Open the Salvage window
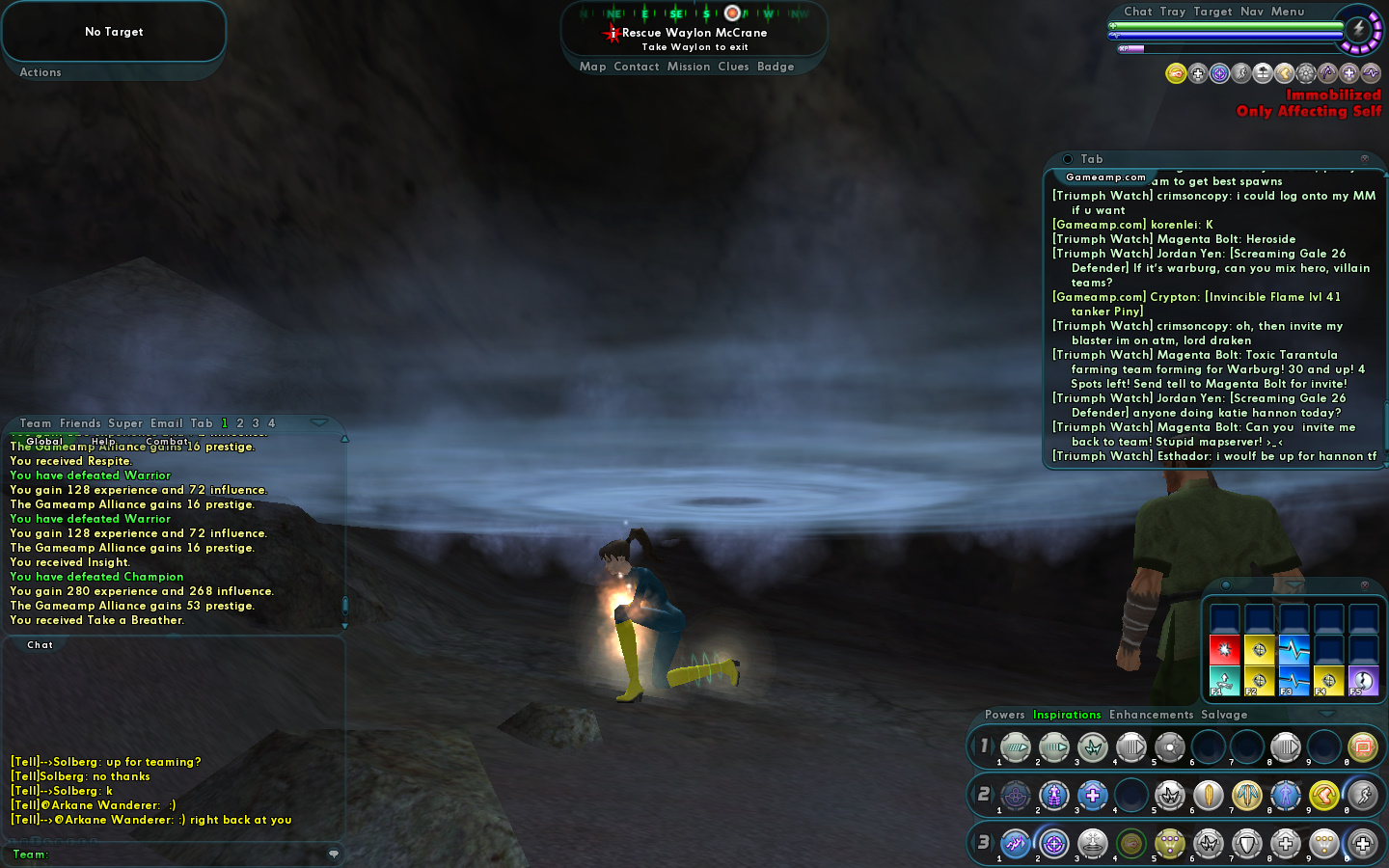1389x868 pixels. (x=1224, y=715)
